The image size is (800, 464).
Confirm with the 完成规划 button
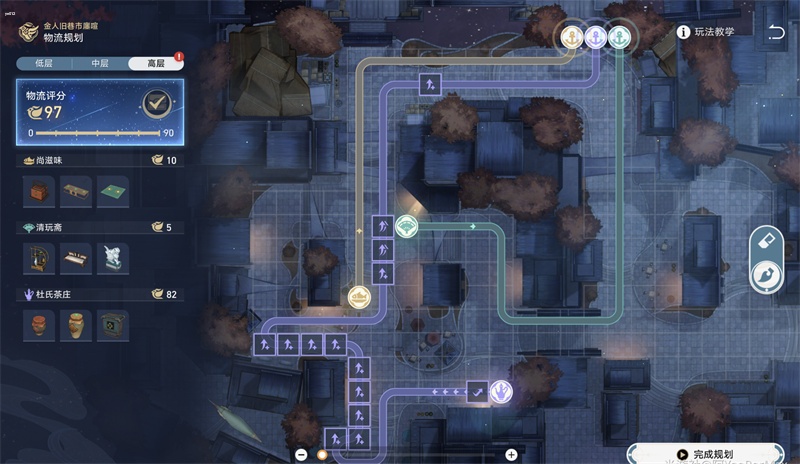712,453
